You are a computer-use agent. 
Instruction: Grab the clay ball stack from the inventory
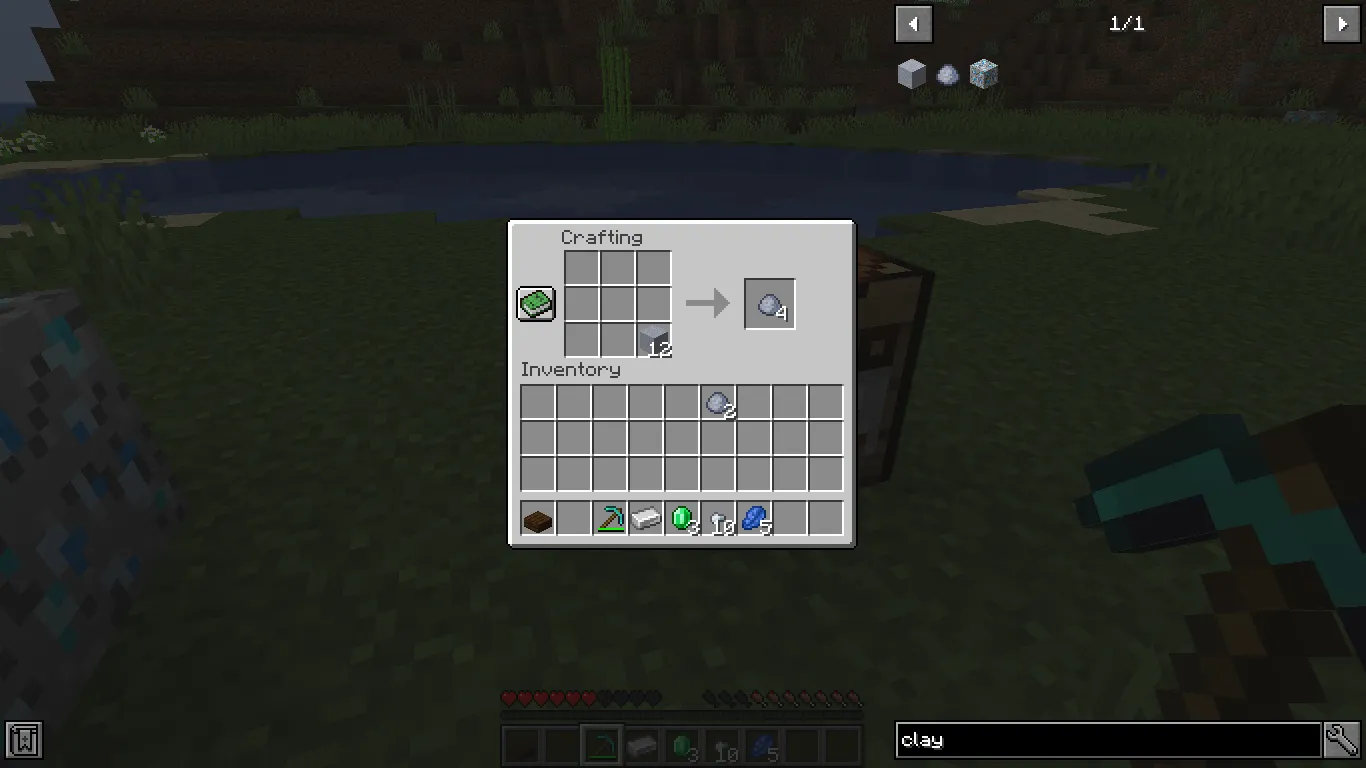point(717,401)
